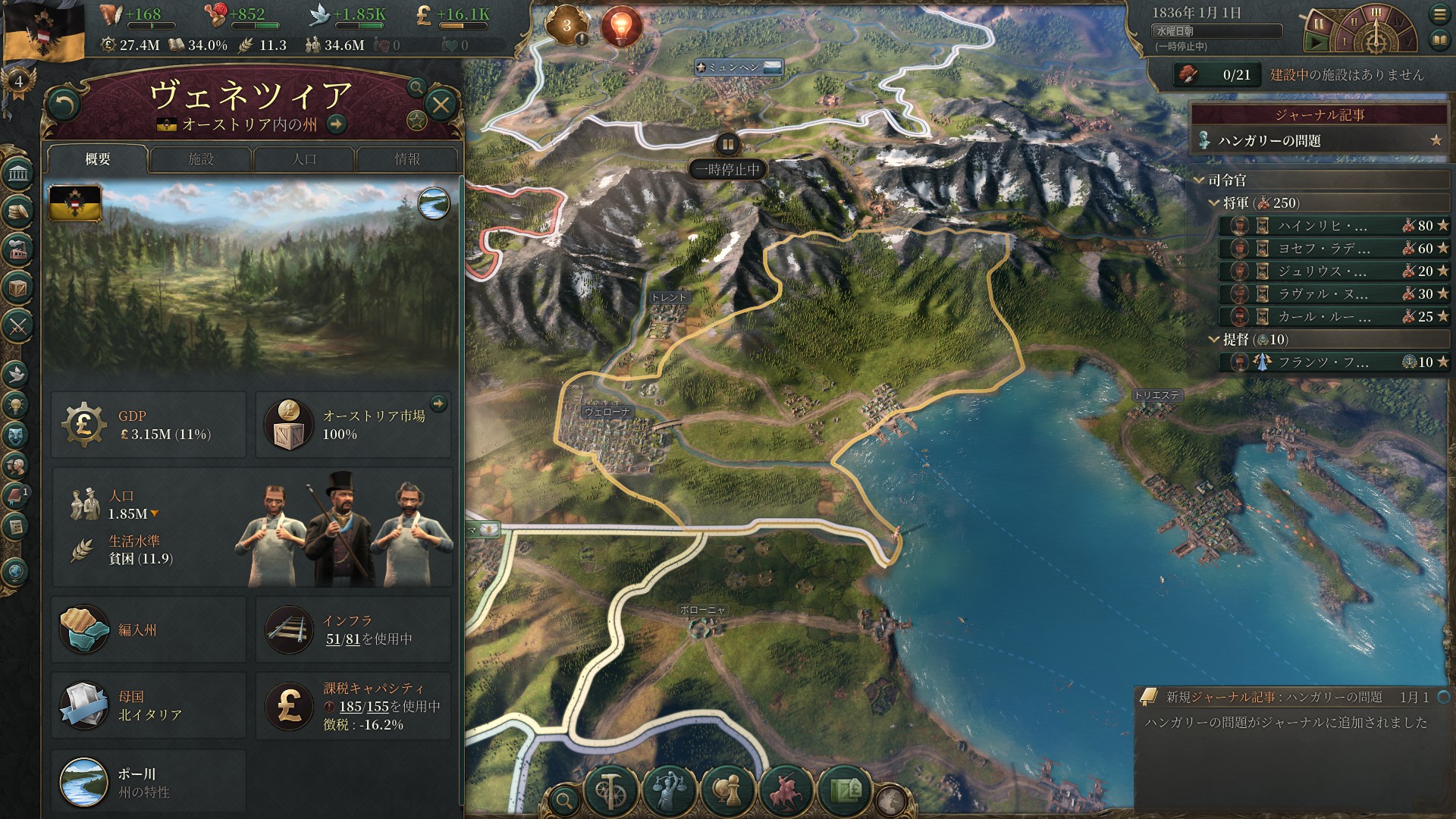Switch to the 施設 tab
The width and height of the screenshot is (1456, 819).
[x=201, y=159]
